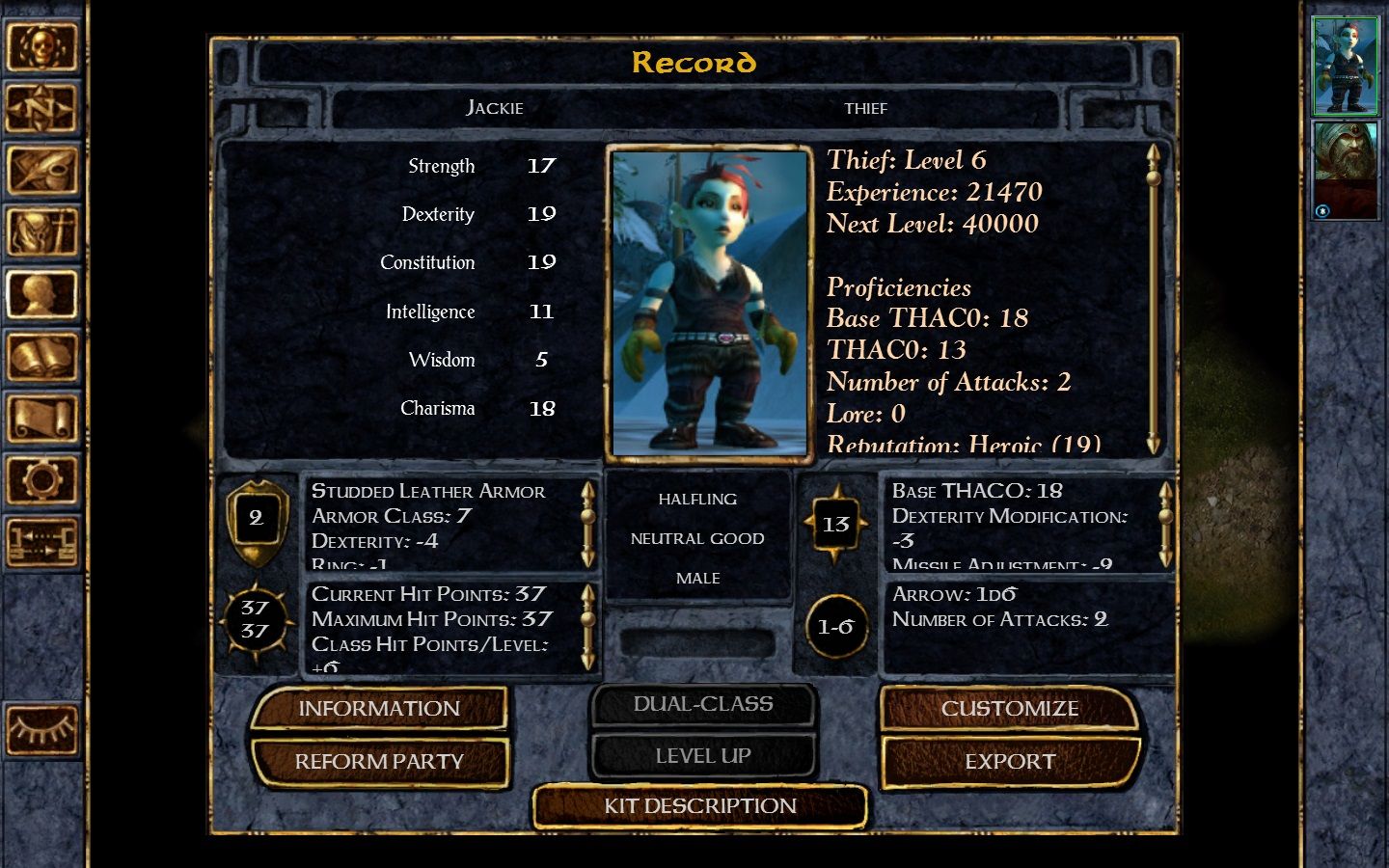Open the journal quill icon
Viewport: 1389px width, 868px height.
coord(41,170)
